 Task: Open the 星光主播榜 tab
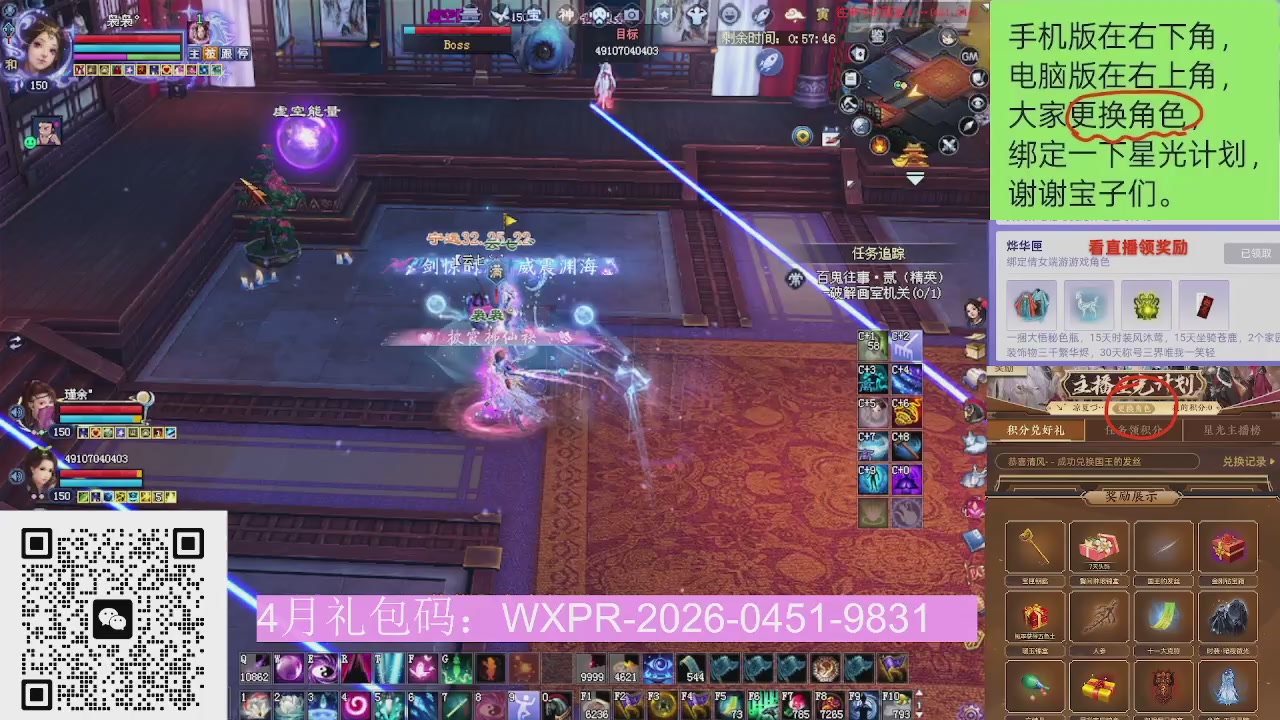(x=1231, y=431)
